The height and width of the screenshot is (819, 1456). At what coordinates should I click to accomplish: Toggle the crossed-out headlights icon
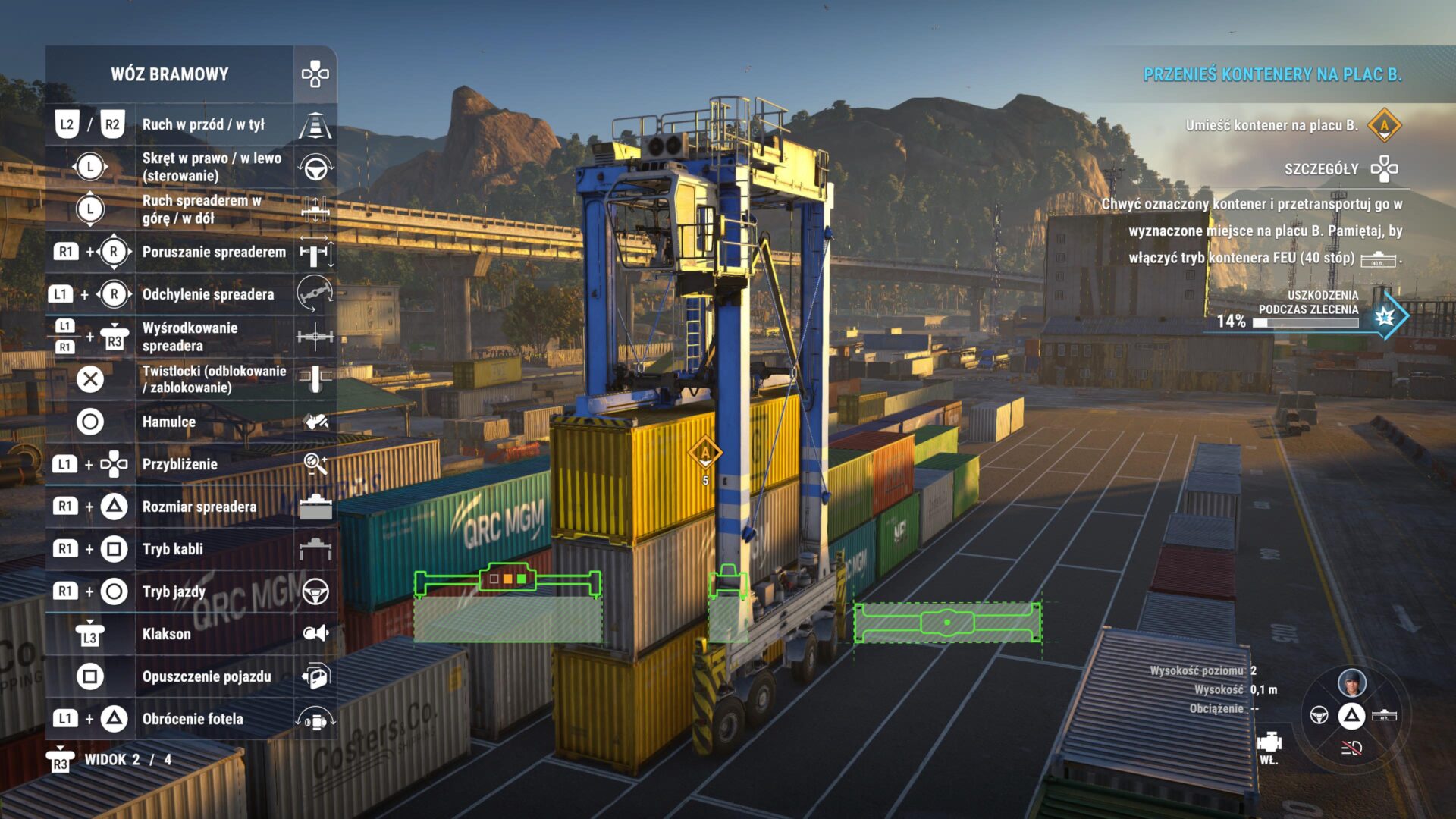(1351, 748)
